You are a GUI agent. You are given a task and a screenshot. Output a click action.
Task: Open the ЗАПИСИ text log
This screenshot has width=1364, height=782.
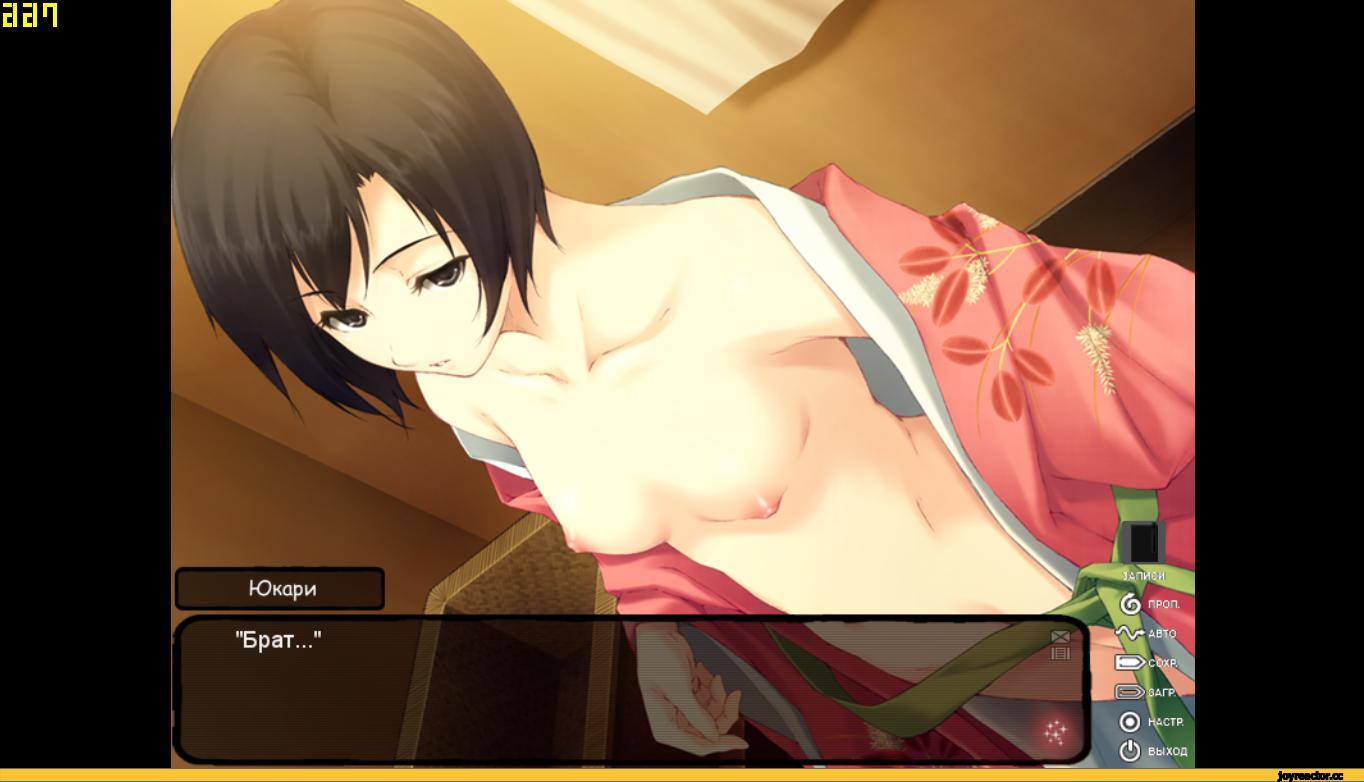1142,548
